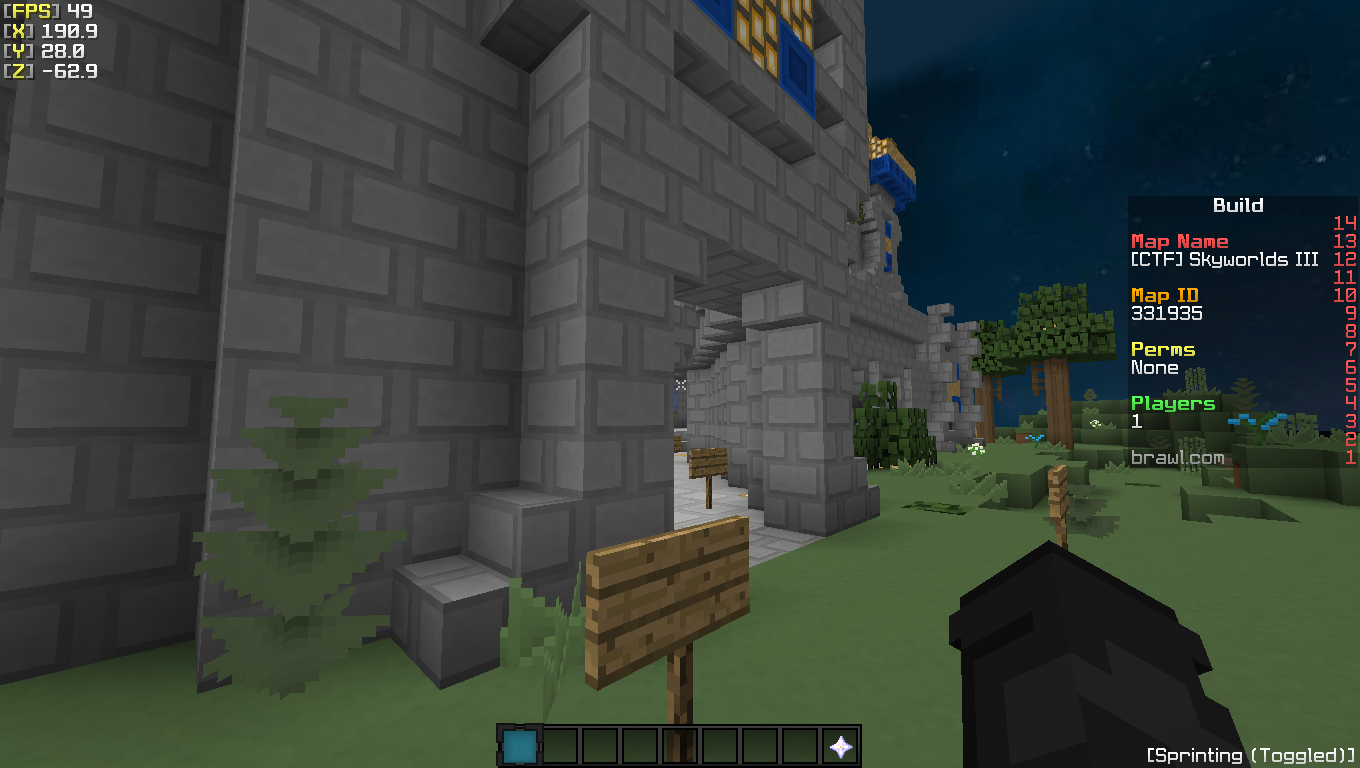The image size is (1360, 768).
Task: Select the nether star hotbar slot
Action: 841,746
